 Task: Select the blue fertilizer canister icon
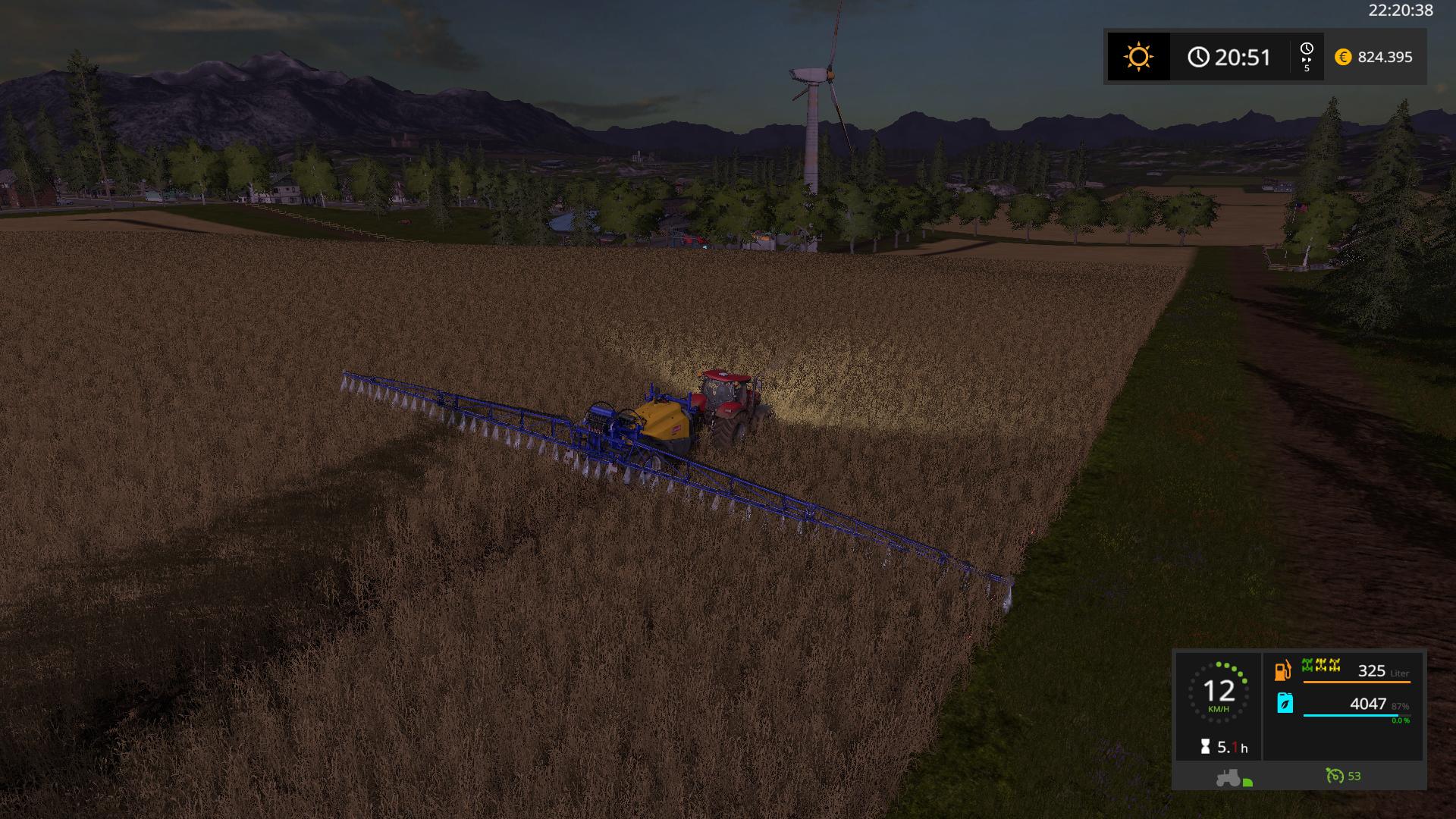pyautogui.click(x=1285, y=703)
